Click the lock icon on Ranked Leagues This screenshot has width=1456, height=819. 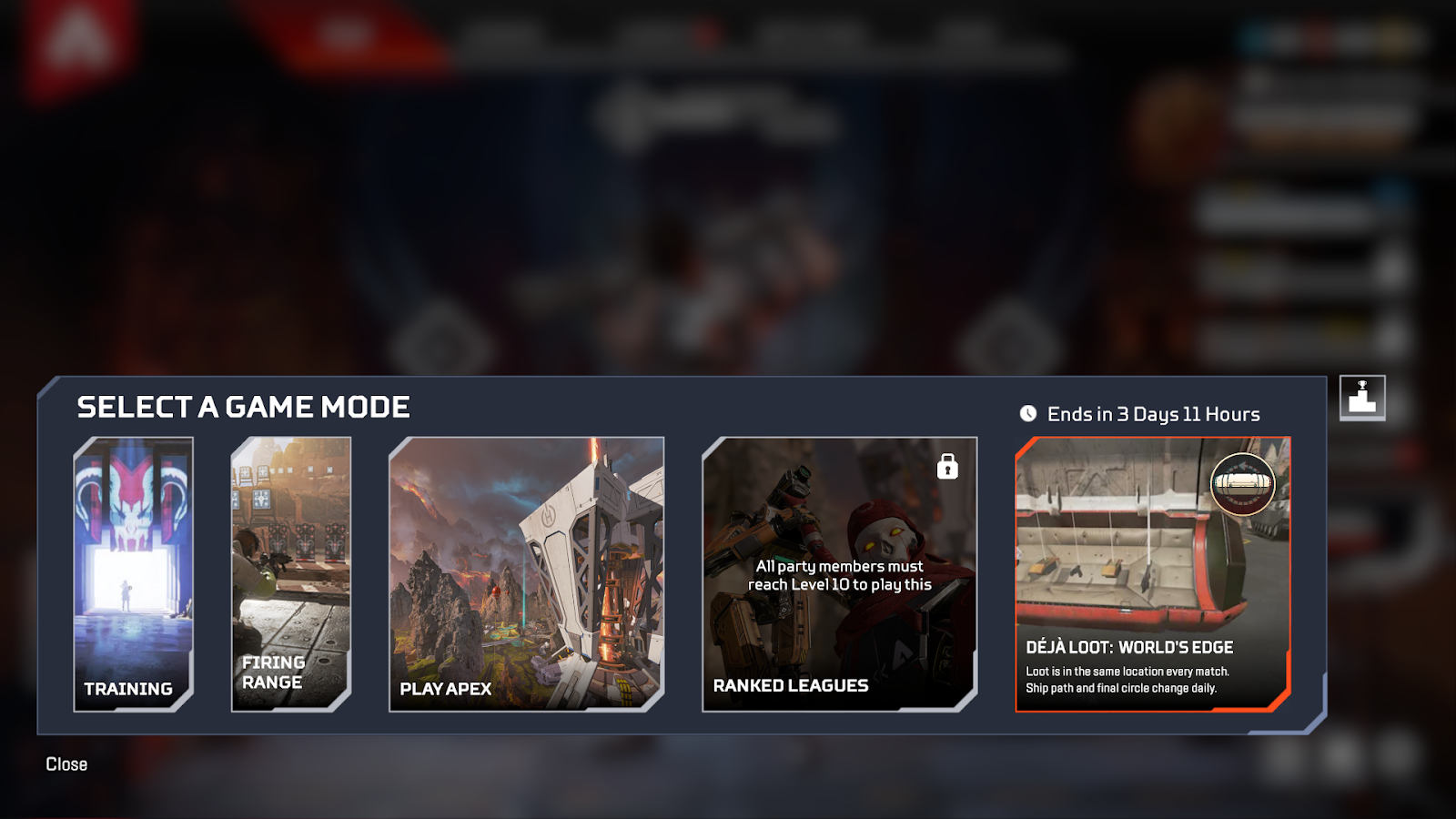(x=946, y=467)
